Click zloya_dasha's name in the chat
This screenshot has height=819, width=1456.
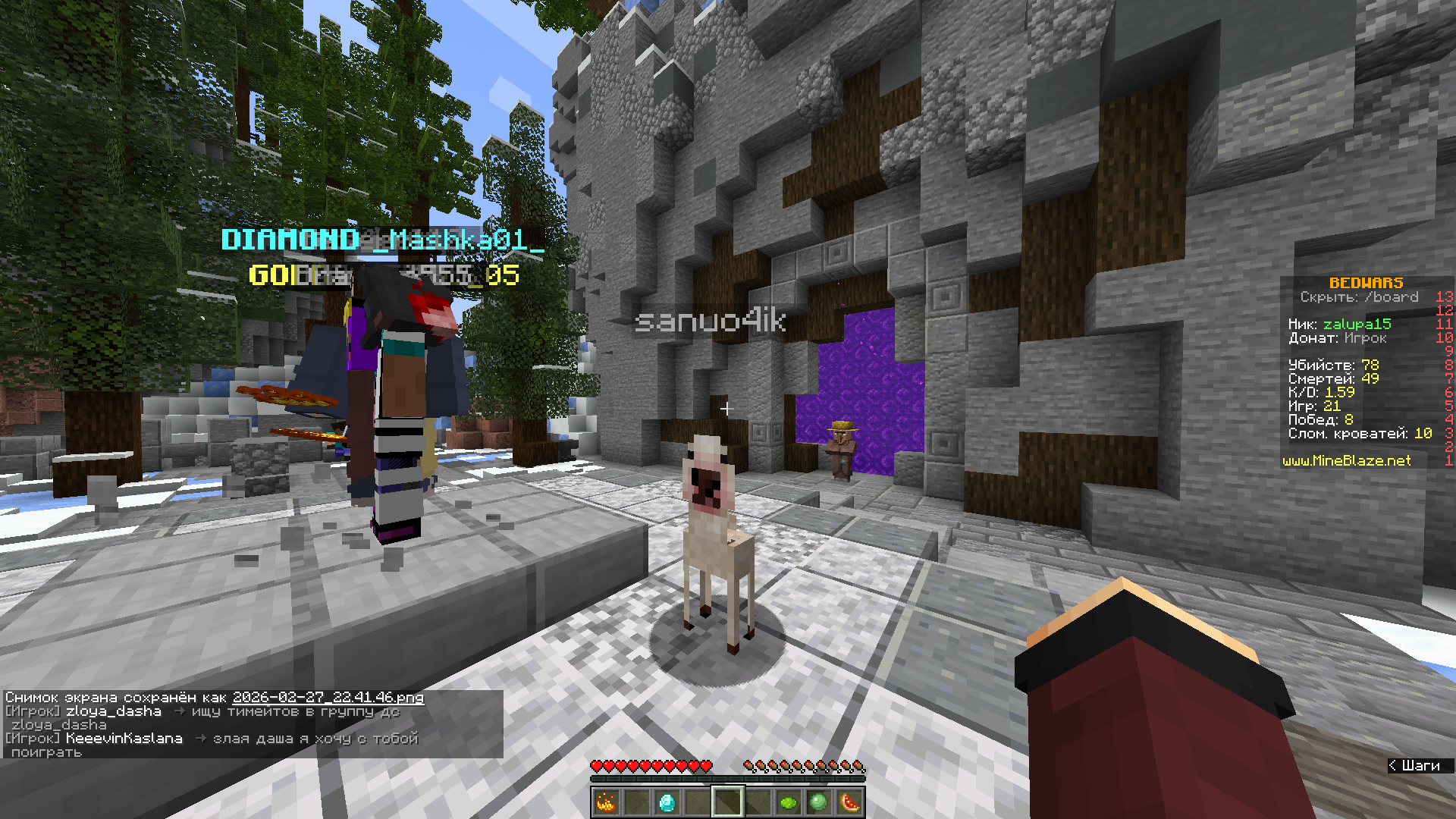[114, 711]
